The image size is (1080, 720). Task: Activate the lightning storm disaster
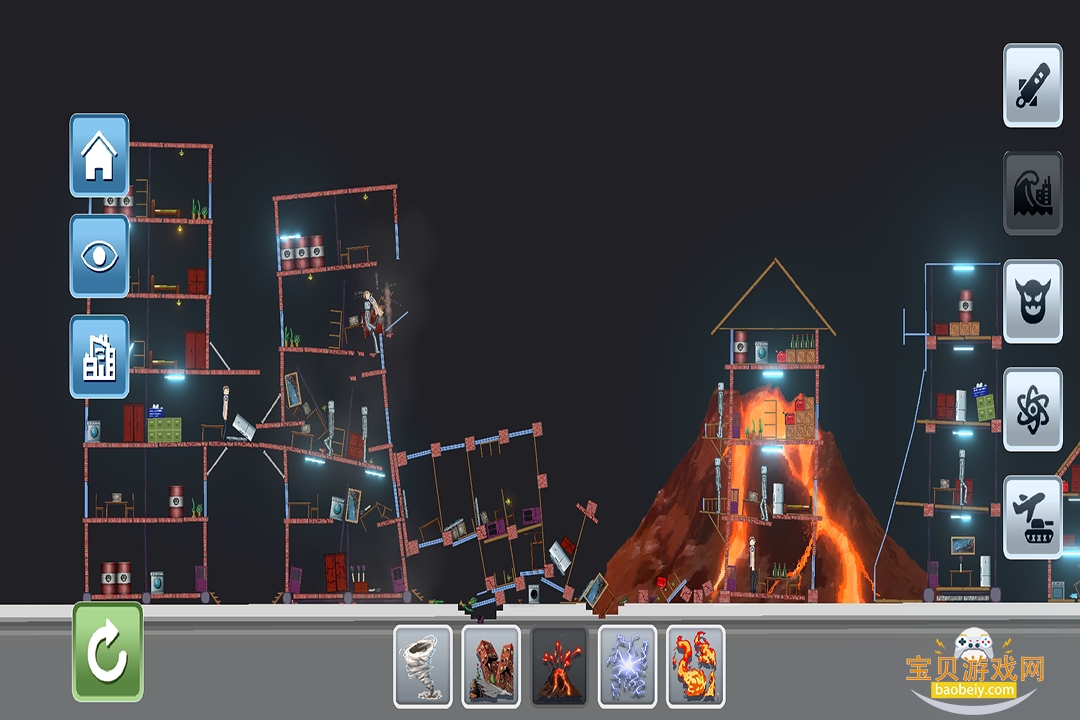coord(627,666)
